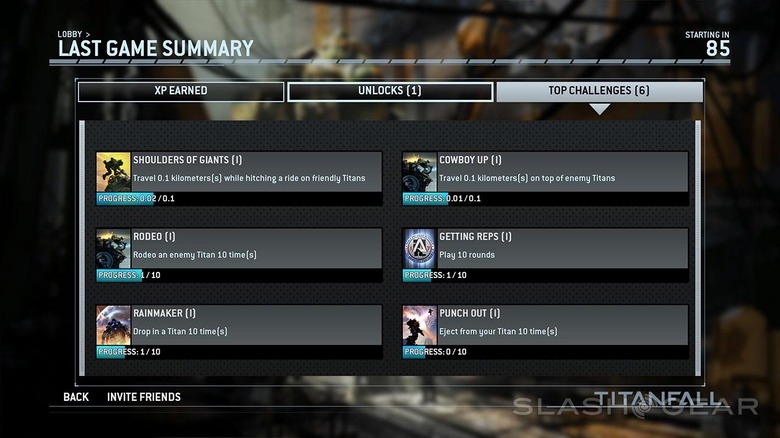Select the Shoulders of Giants challenge row

[239, 178]
